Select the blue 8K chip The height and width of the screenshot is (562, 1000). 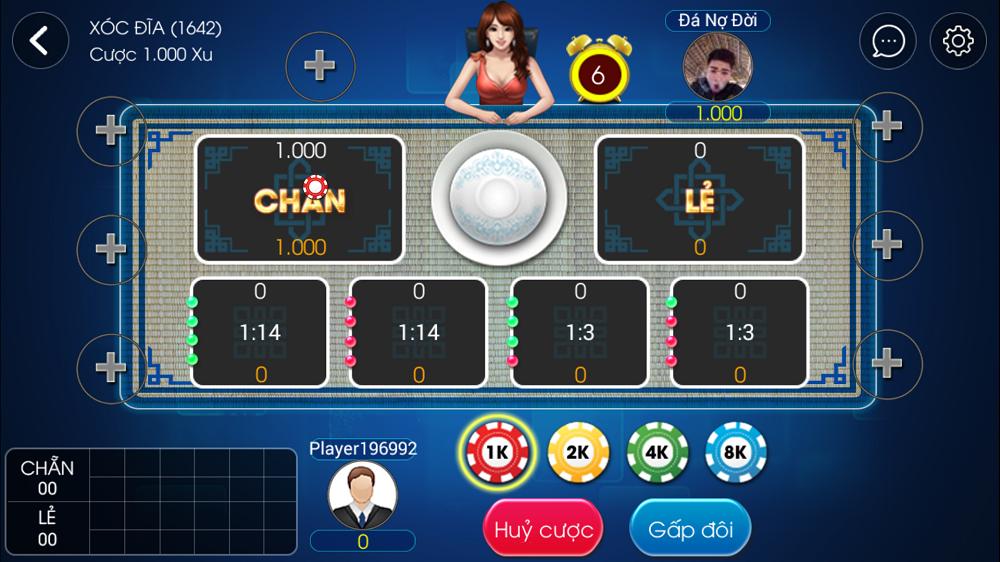click(x=736, y=452)
